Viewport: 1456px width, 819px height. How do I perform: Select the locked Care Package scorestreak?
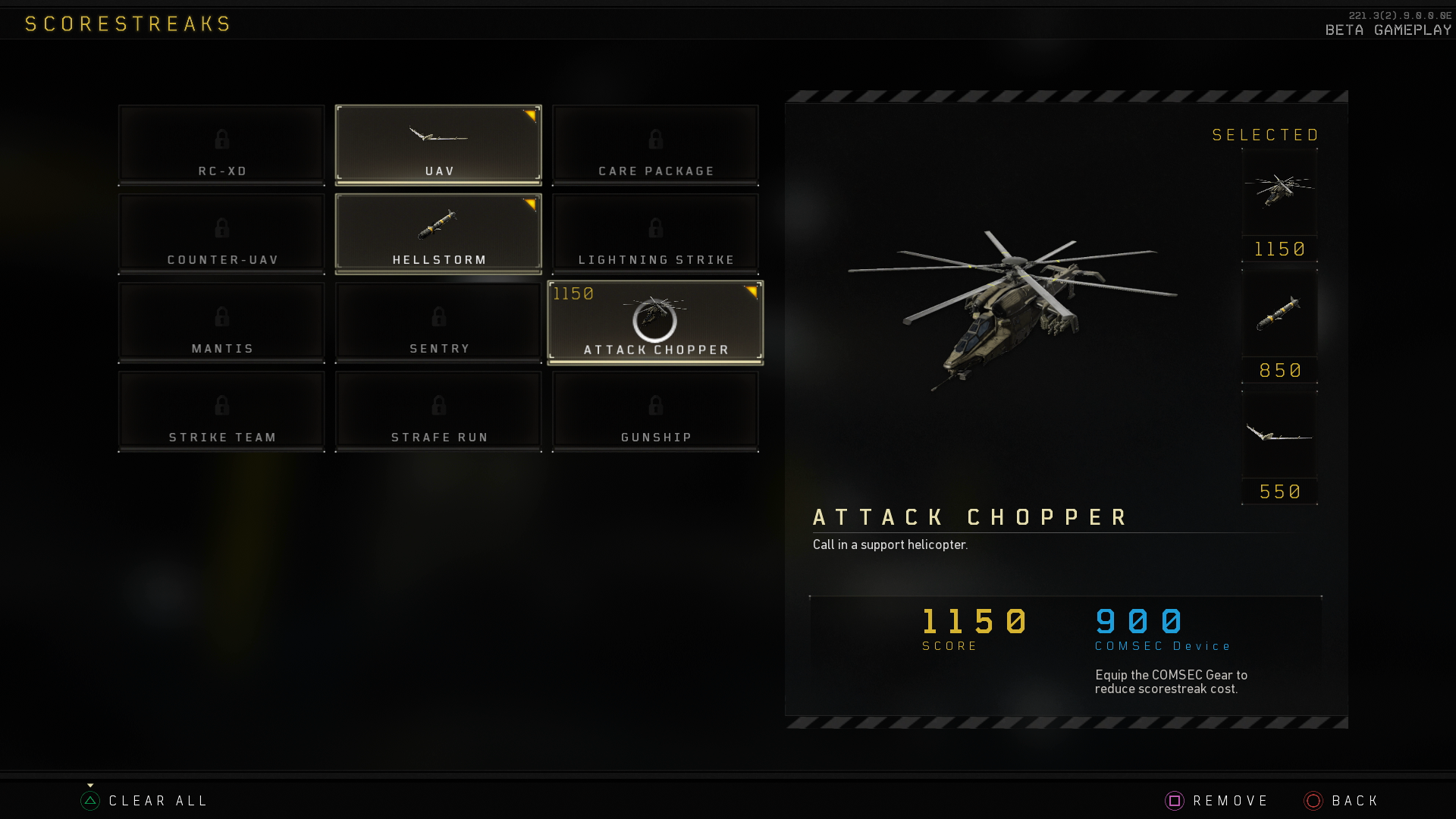(x=655, y=144)
